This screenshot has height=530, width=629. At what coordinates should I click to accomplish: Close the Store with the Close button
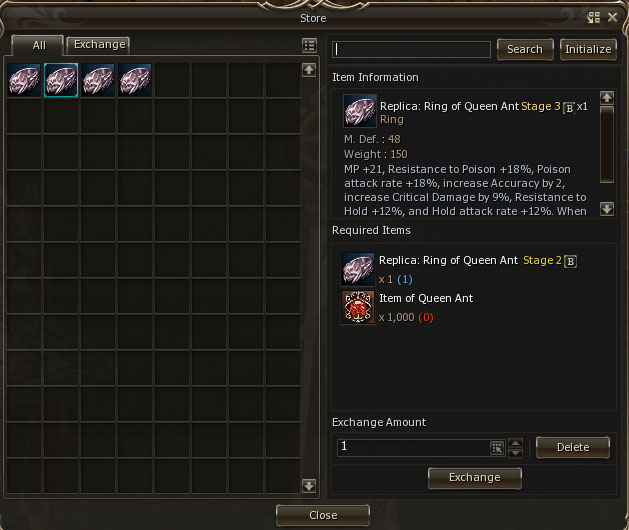coord(323,515)
